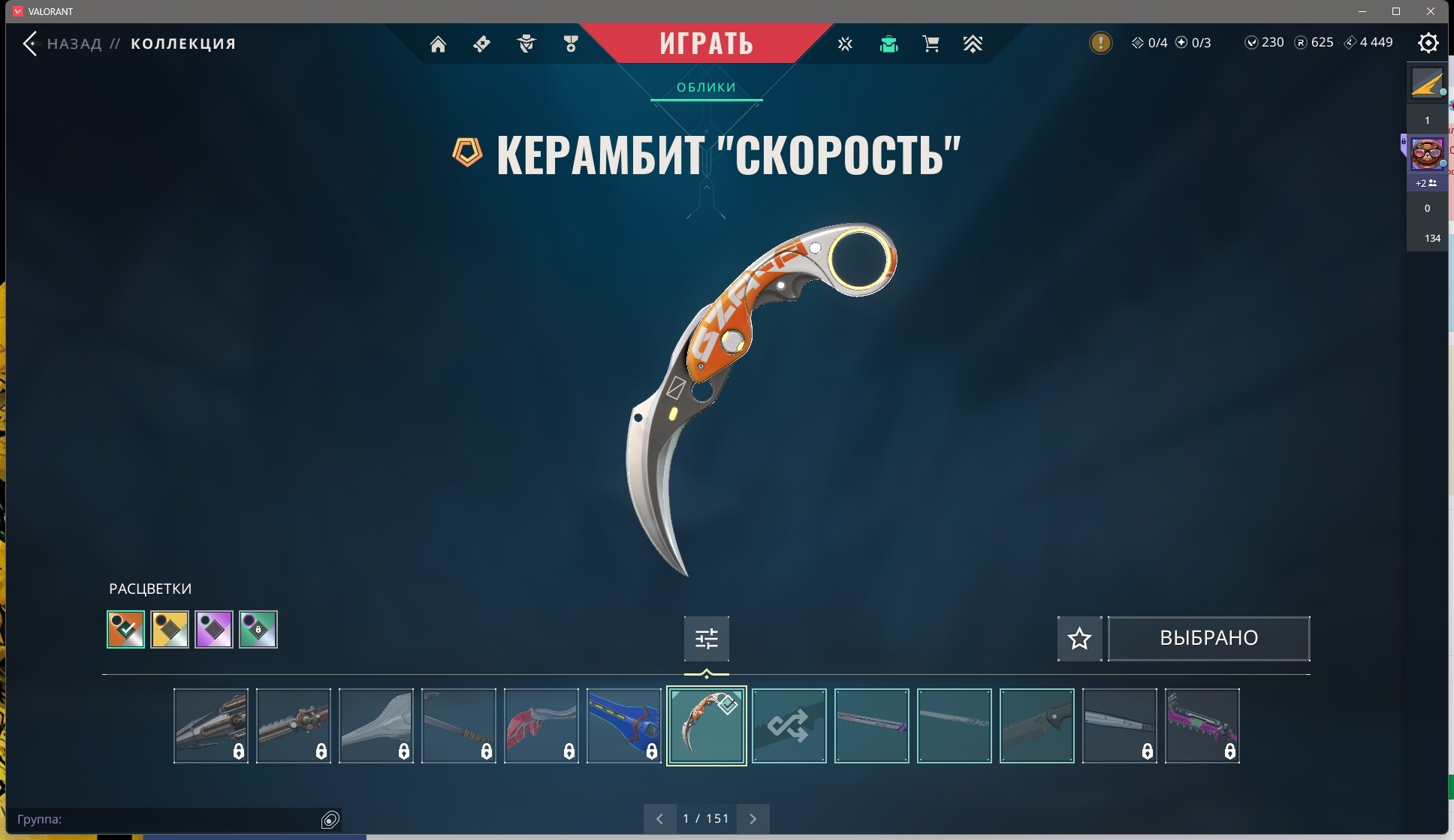This screenshot has height=840, width=1454.
Task: Open the filter sliders button
Action: pos(706,639)
